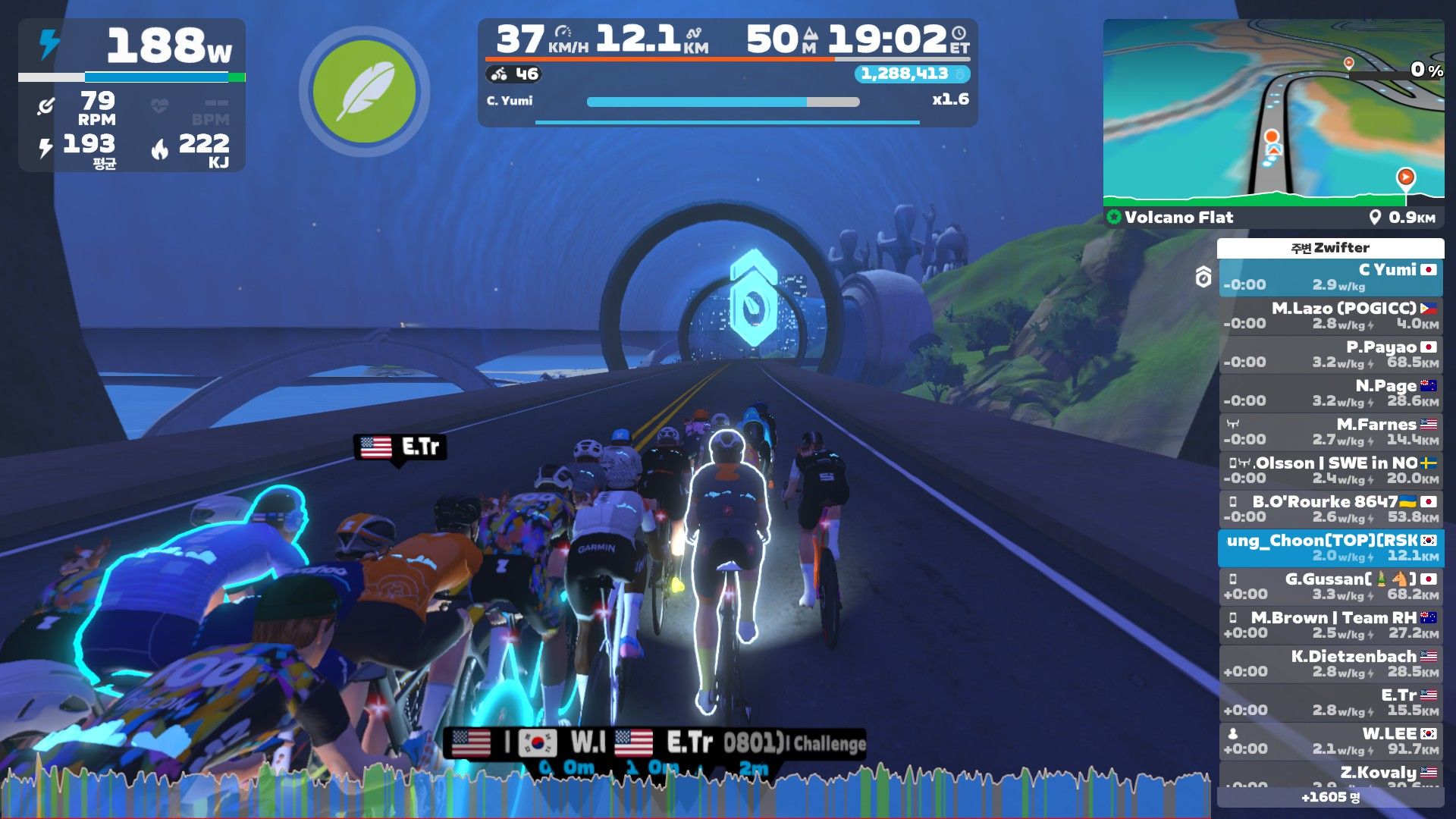Select the highlighted ung_Choon rider row
This screenshot has width=1456, height=819.
1330,548
